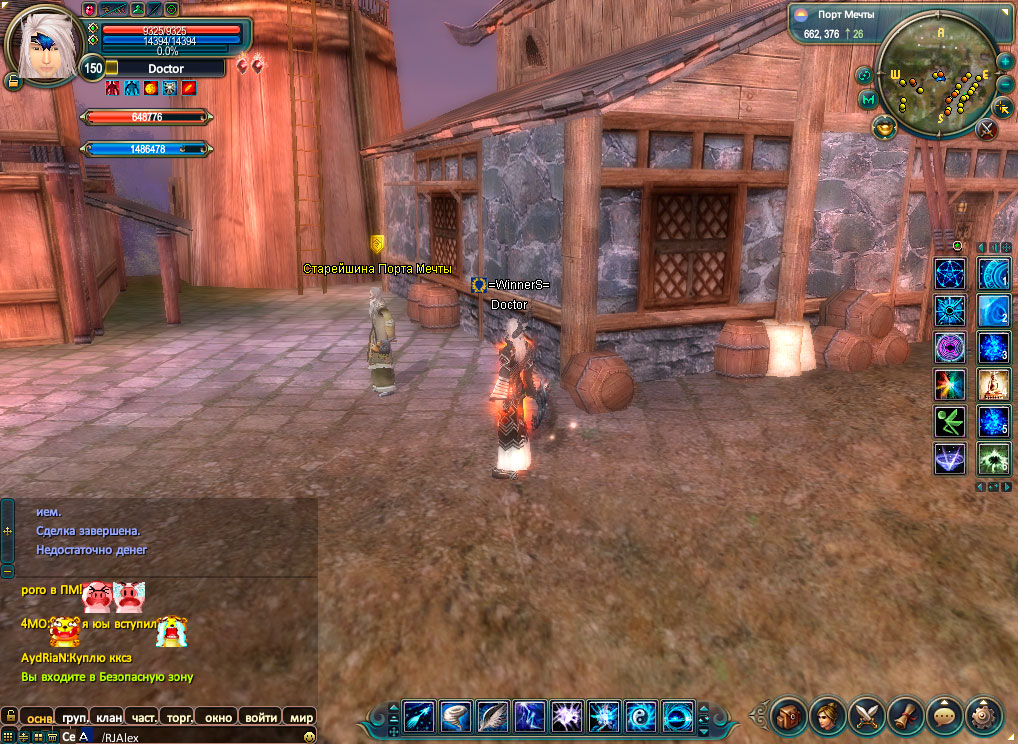The width and height of the screenshot is (1018, 744).
Task: Select the мир chat tab
Action: pos(301,717)
